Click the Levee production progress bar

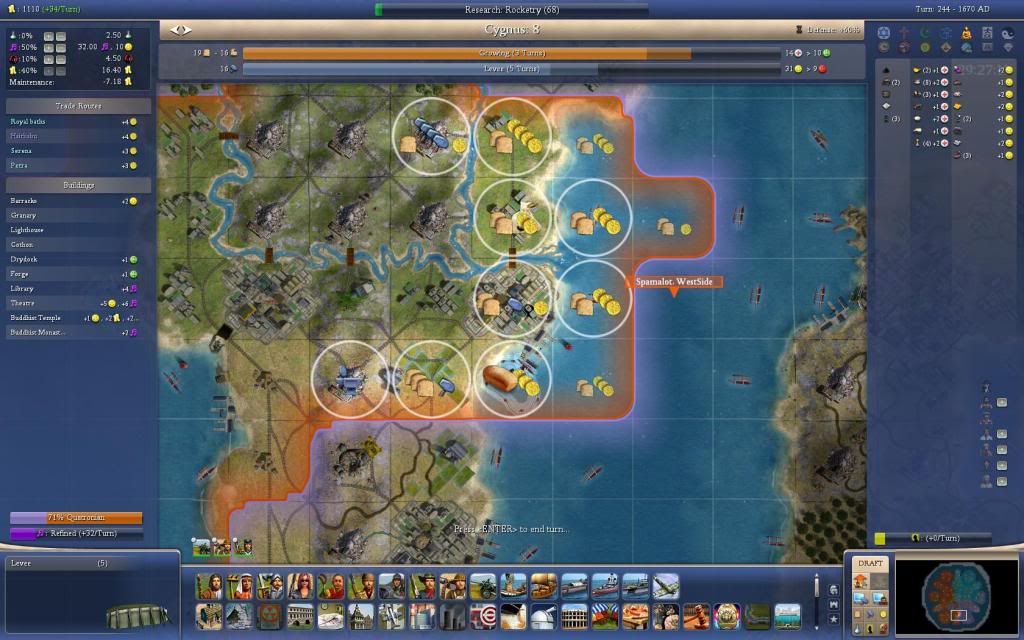pyautogui.click(x=511, y=69)
